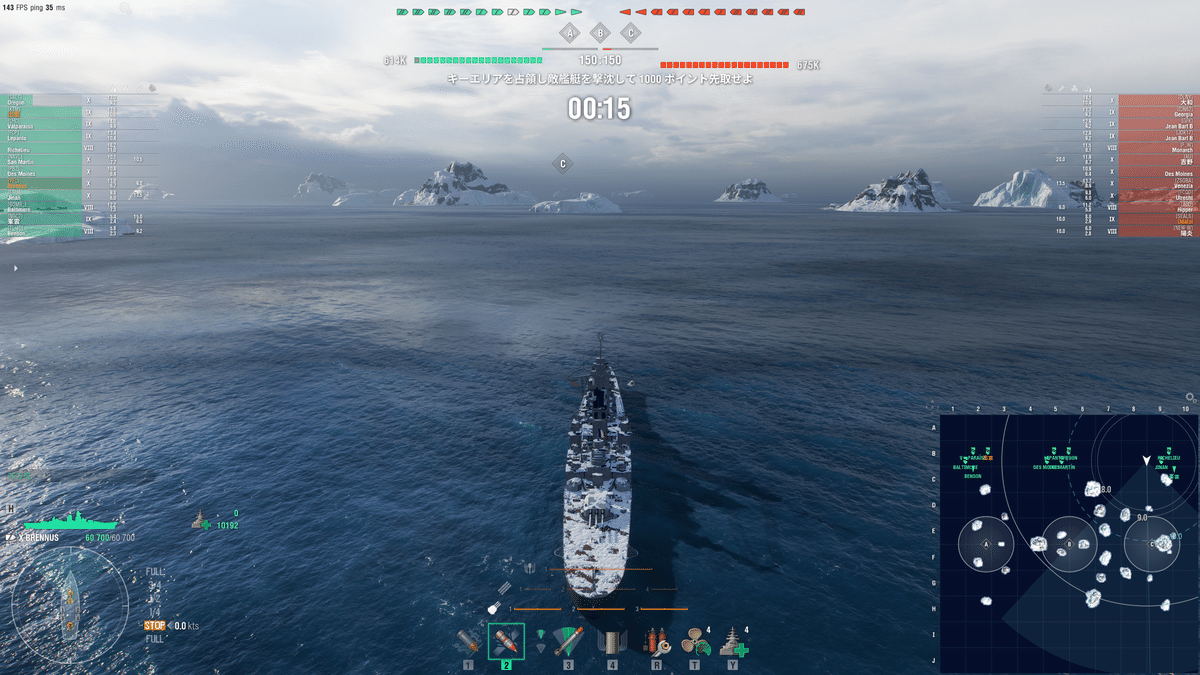Use the Repair Party consumable
The width and height of the screenshot is (1200, 675).
pyautogui.click(x=733, y=641)
